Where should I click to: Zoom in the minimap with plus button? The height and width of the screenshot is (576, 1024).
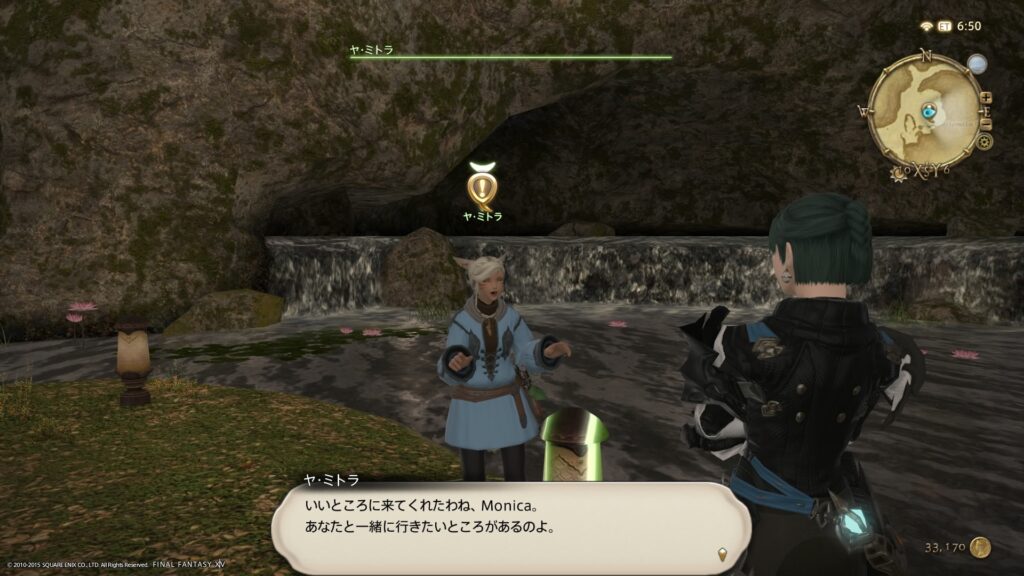tap(986, 98)
